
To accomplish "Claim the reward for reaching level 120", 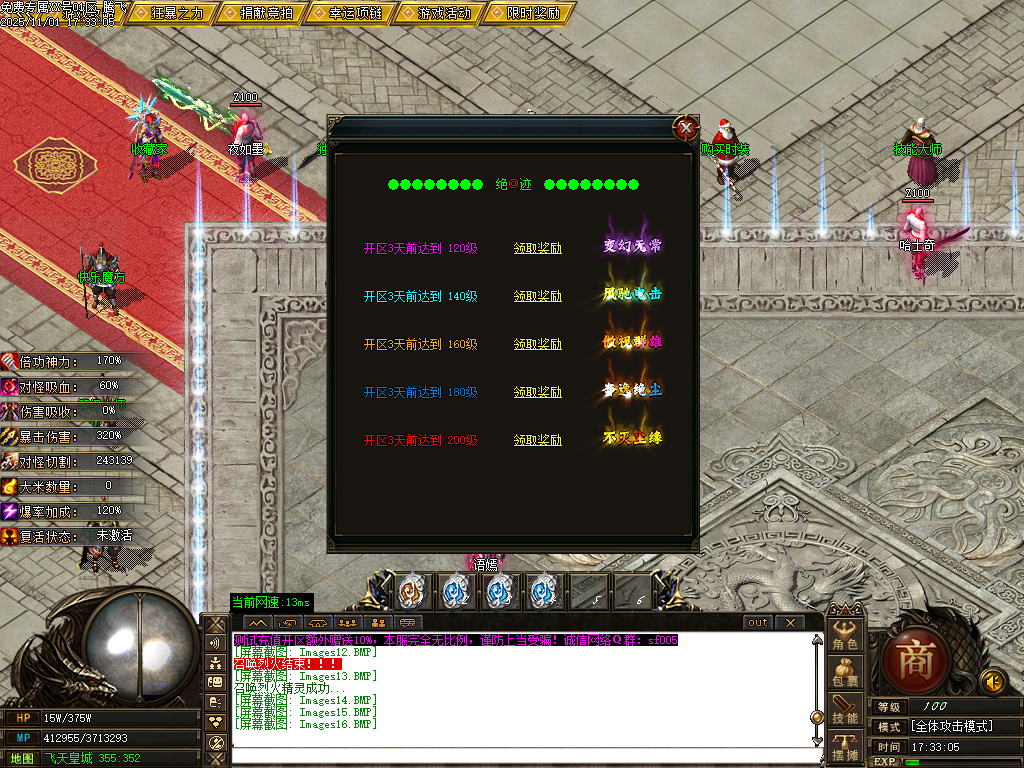I will point(538,248).
